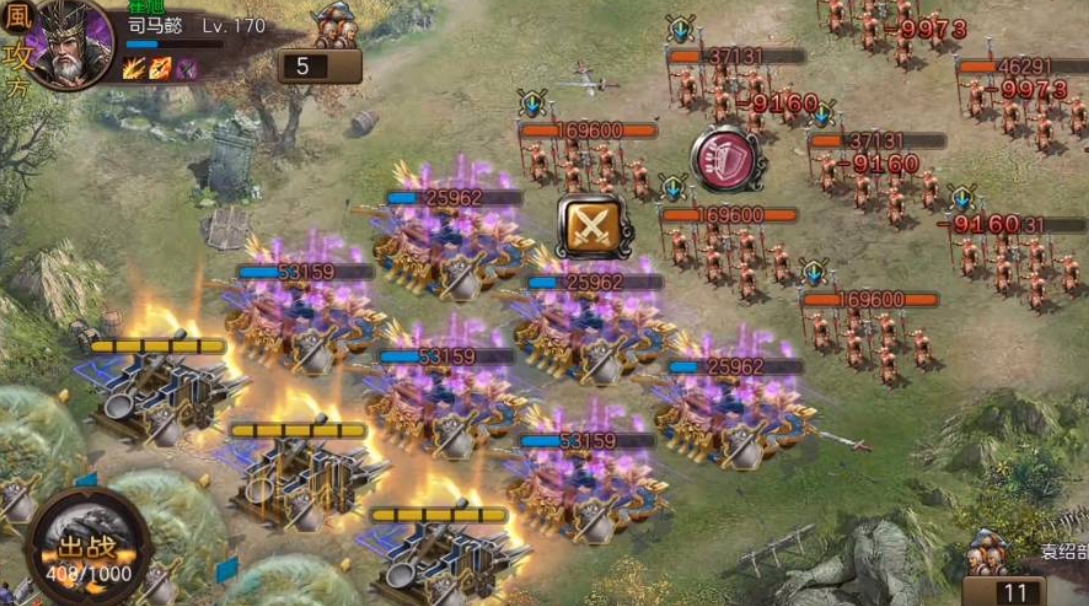The height and width of the screenshot is (606, 1089).
Task: Activate the red shield tactic icon
Action: click(726, 160)
